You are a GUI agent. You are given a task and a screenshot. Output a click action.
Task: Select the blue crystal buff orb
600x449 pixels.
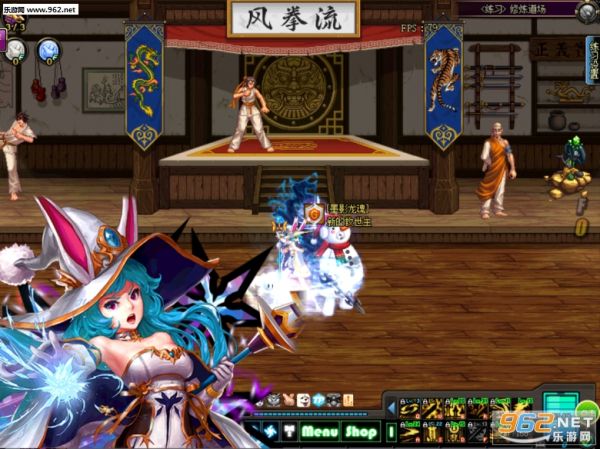47,50
